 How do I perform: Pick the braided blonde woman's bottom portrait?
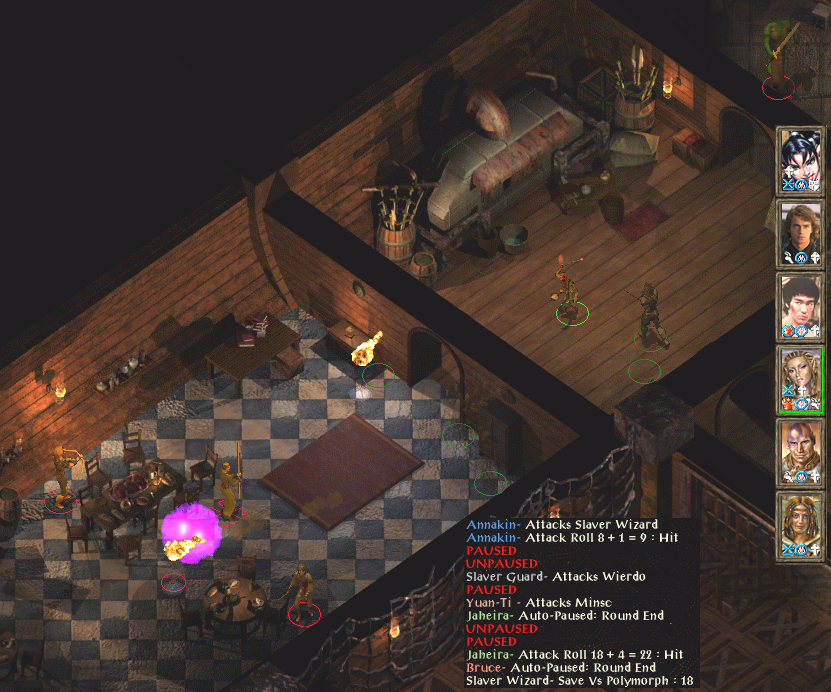point(801,523)
